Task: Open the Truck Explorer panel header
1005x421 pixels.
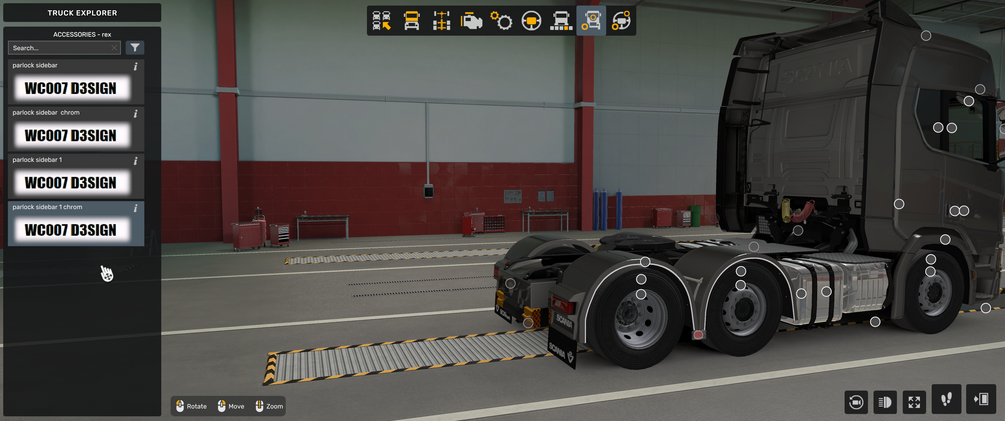Action: click(x=81, y=13)
